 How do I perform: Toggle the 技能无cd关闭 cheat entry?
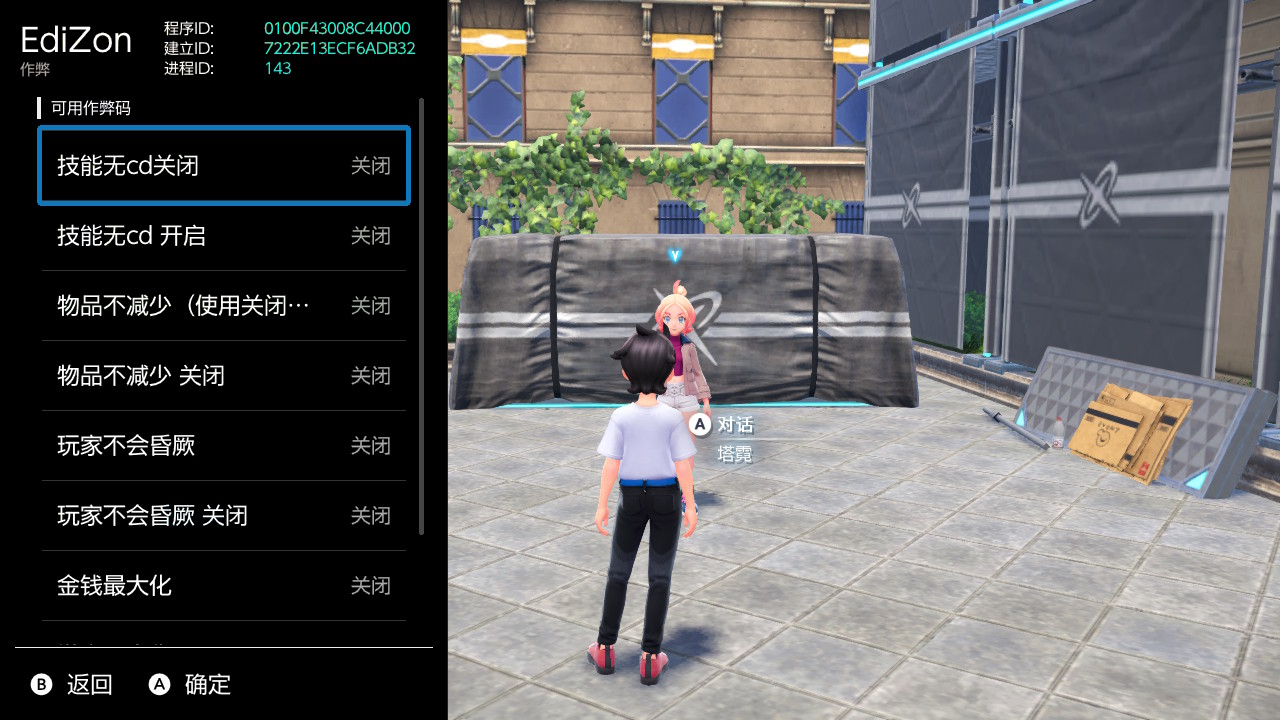pyautogui.click(x=223, y=166)
